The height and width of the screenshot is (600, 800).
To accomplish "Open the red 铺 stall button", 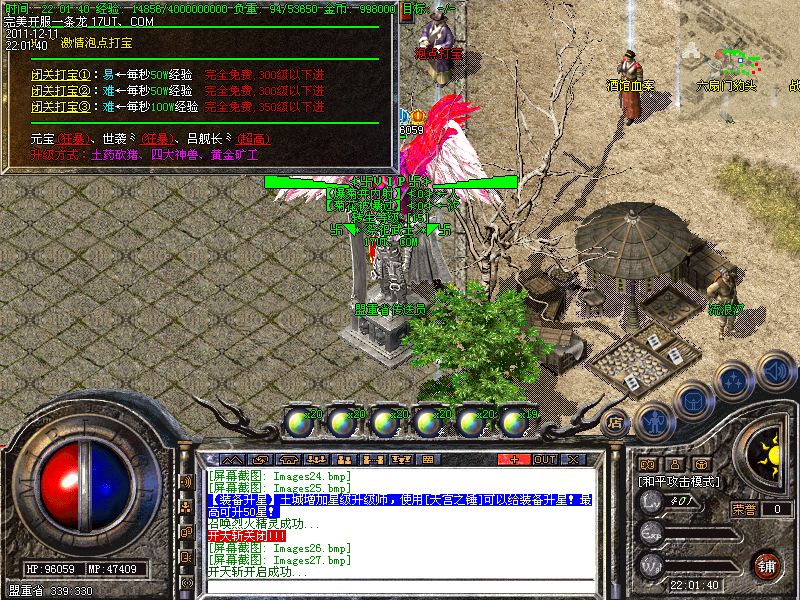I will 766,564.
